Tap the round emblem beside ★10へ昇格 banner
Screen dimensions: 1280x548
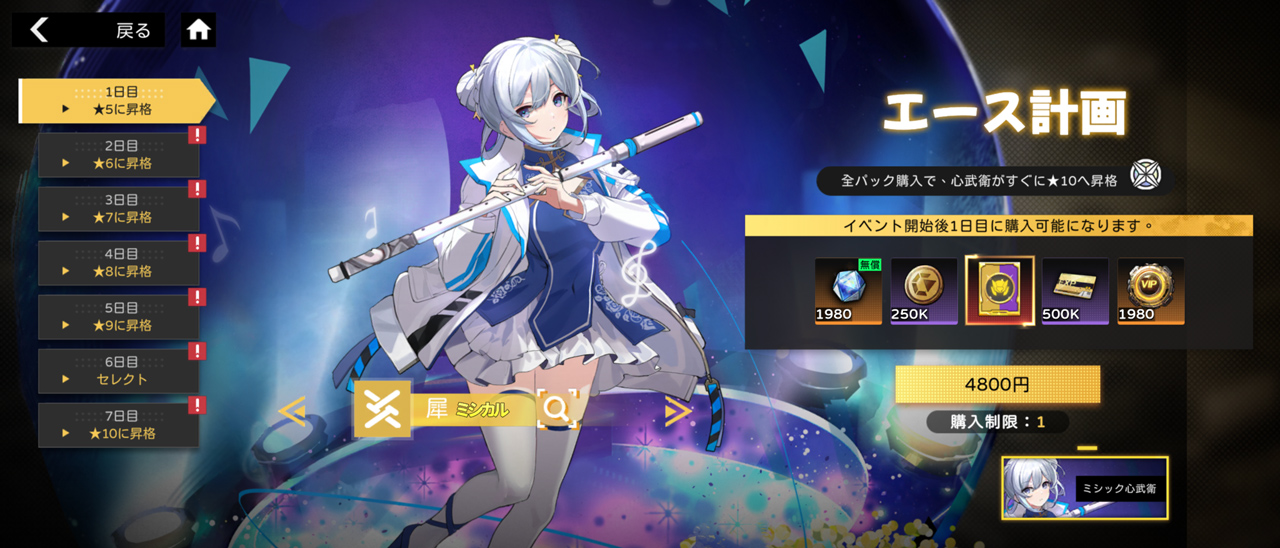point(1146,175)
